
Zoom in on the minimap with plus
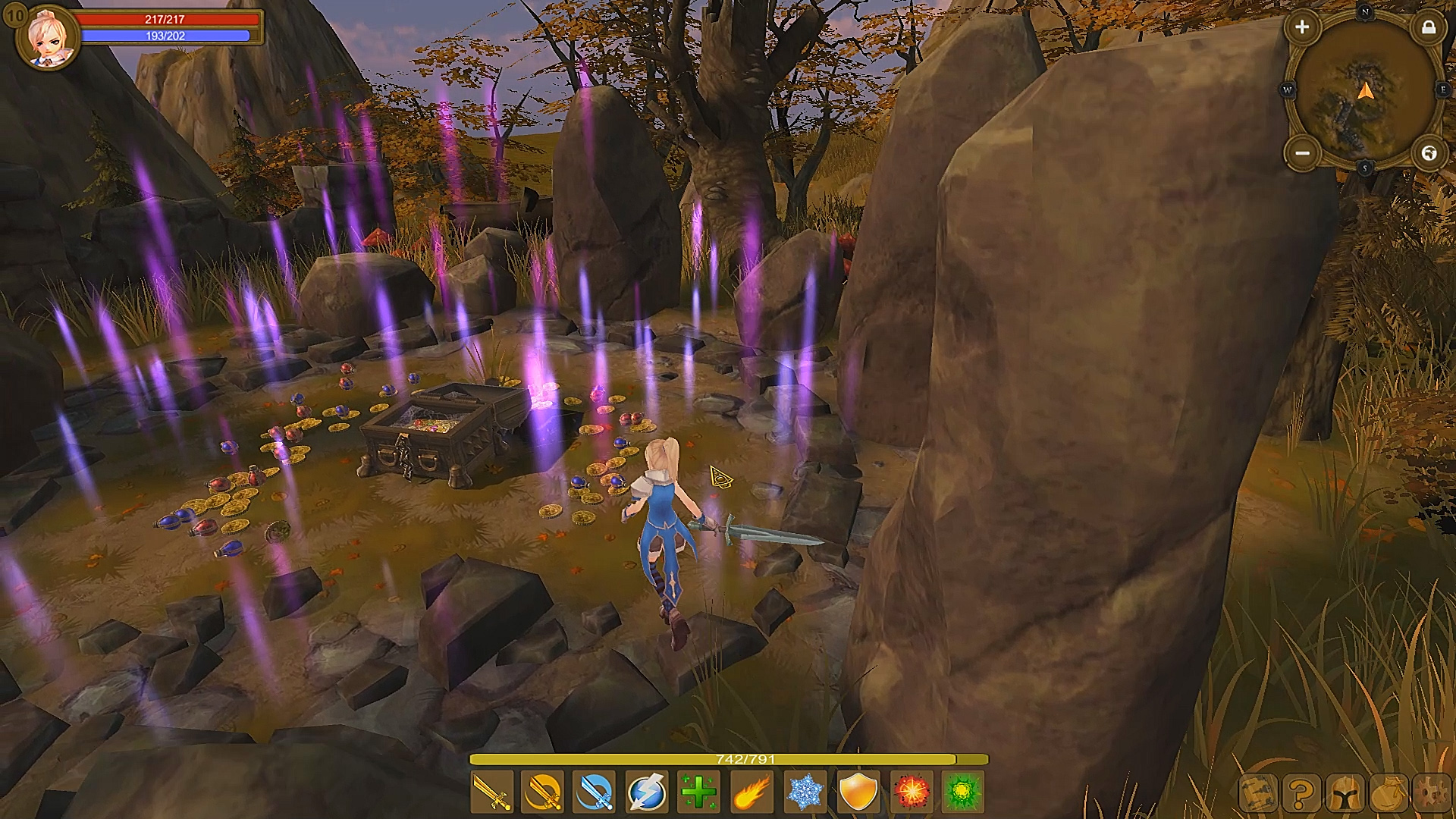click(1303, 28)
